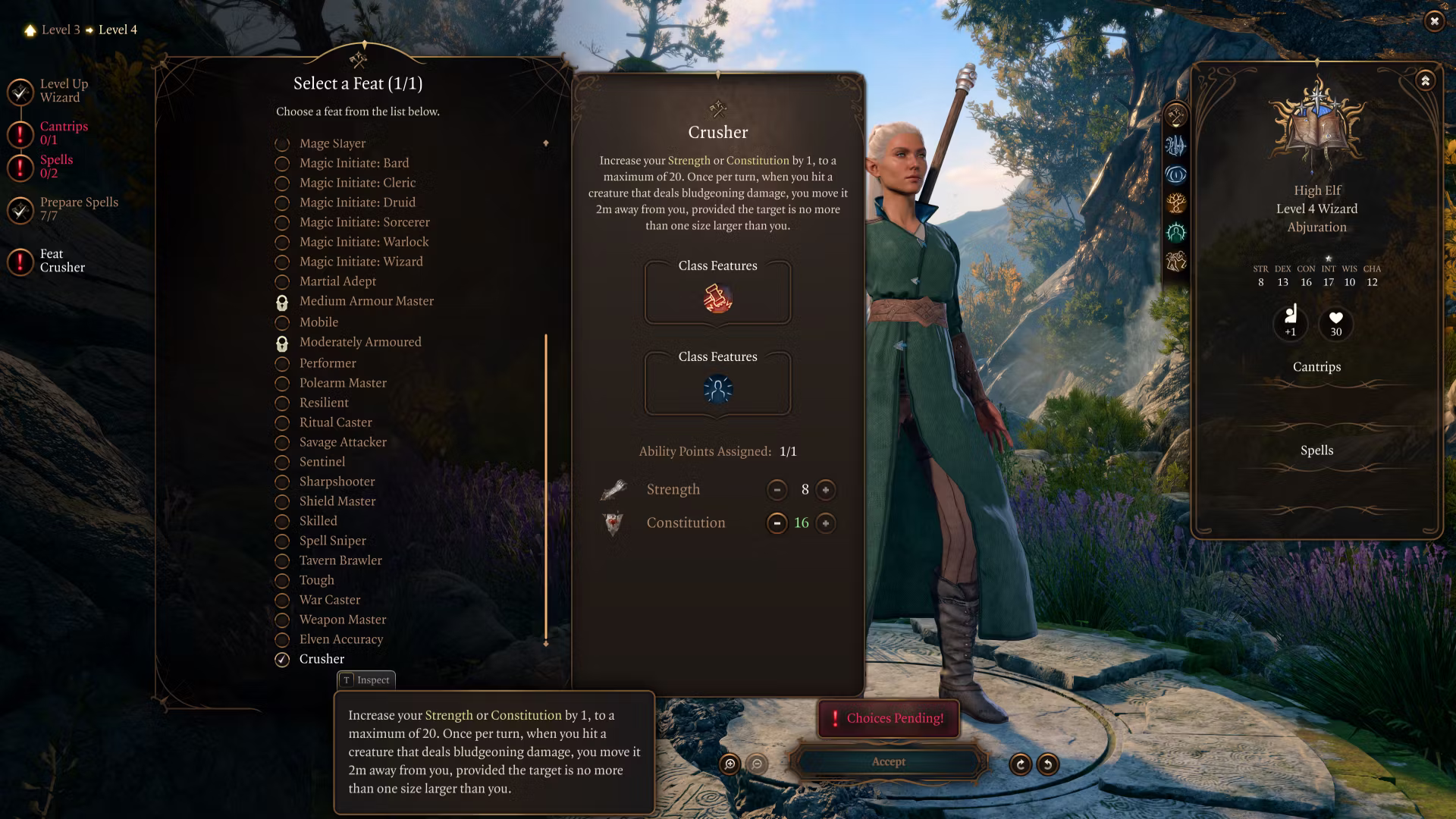Zoom in on the character model
The image size is (1456, 819).
730,764
